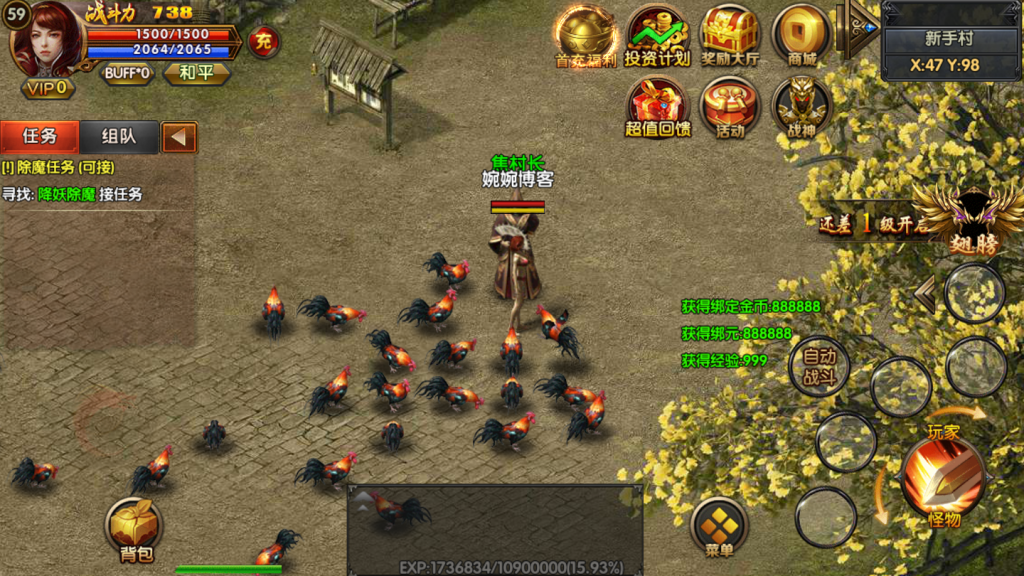Viewport: 1024px width, 576px height.
Task: Switch to the 任务 quest tab
Action: point(40,137)
